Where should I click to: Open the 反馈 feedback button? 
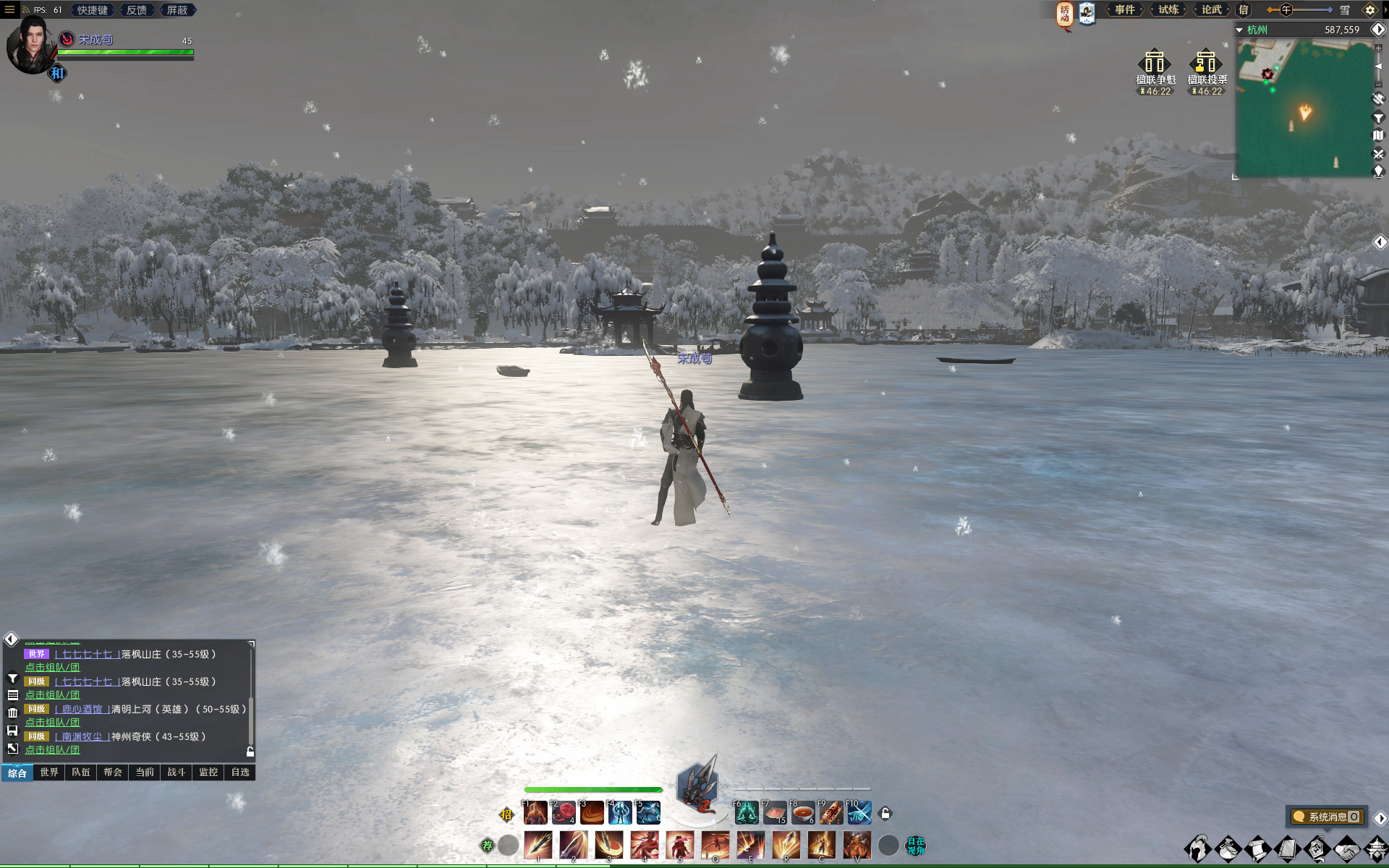pyautogui.click(x=136, y=10)
